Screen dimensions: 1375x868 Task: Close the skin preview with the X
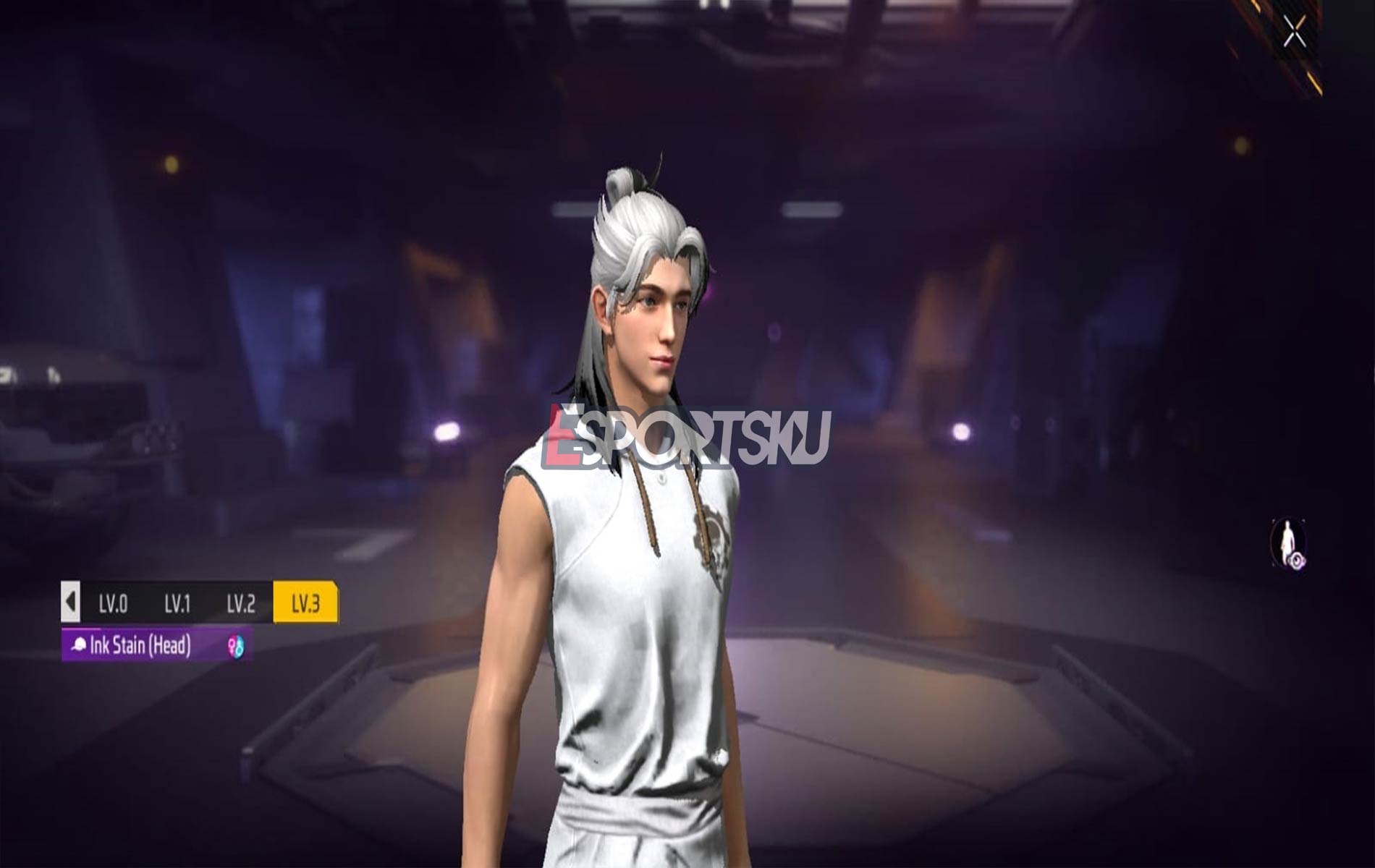1295,31
